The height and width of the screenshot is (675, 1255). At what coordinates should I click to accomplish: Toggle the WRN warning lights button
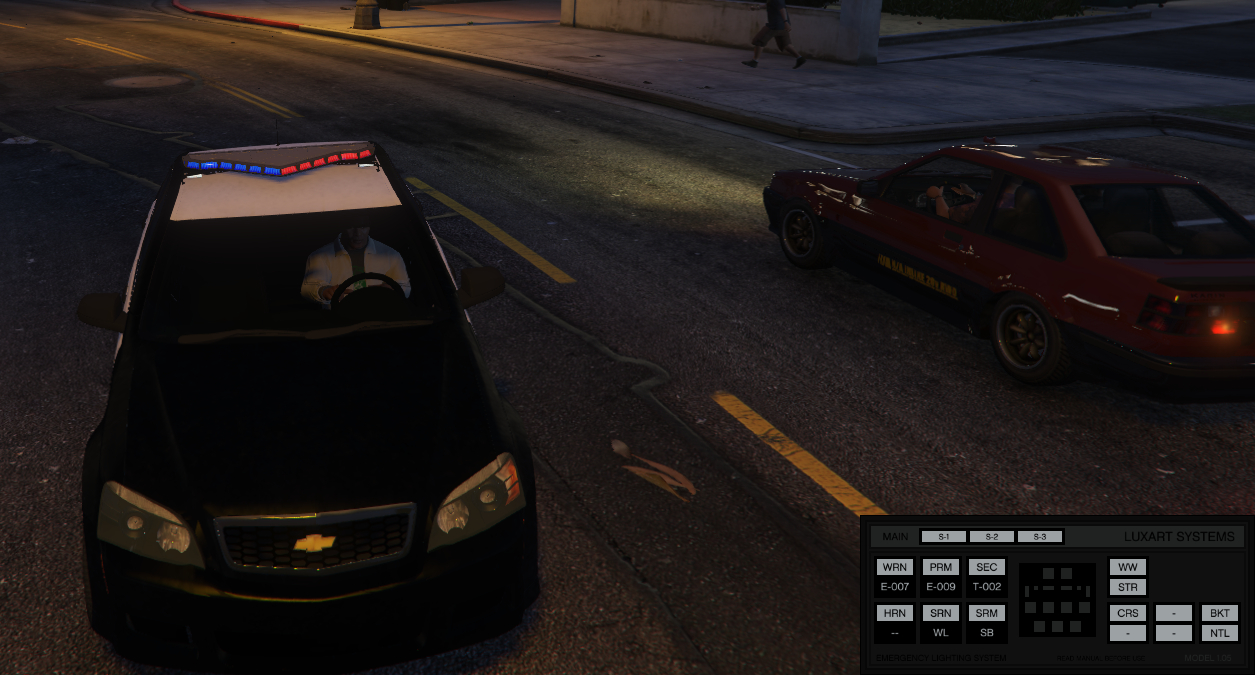[x=894, y=567]
